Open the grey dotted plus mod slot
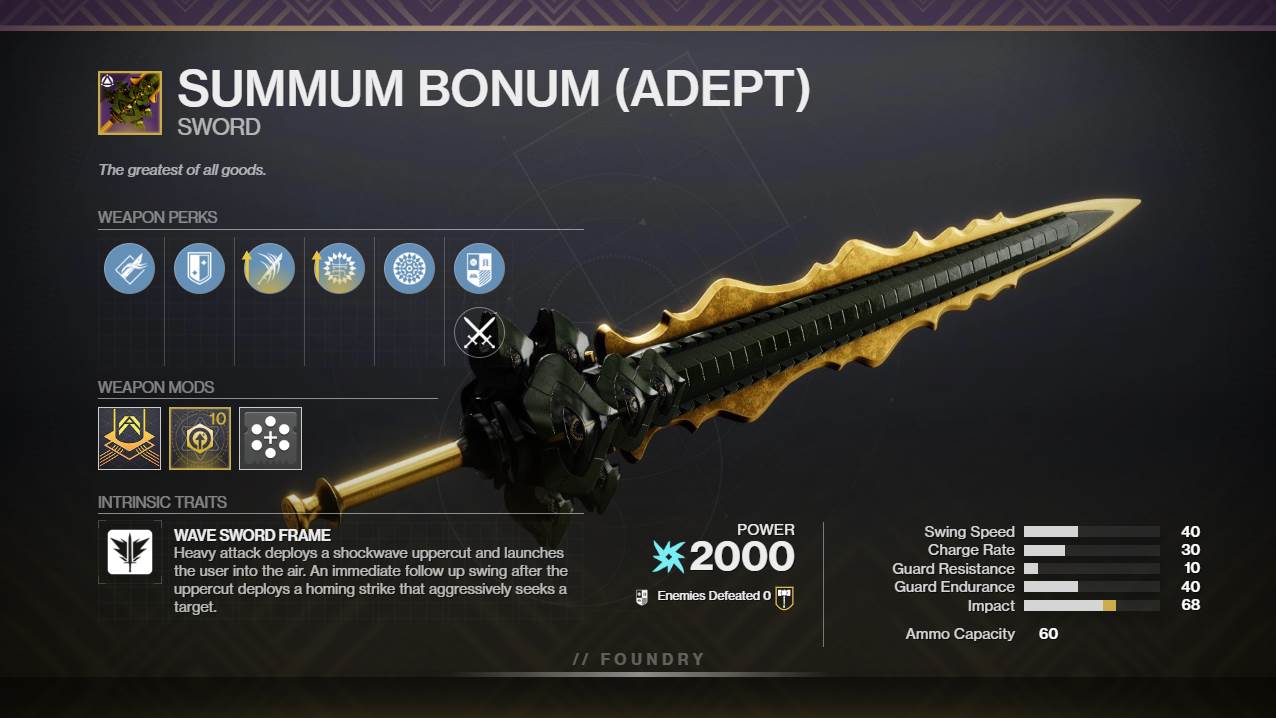This screenshot has width=1276, height=718. (270, 438)
